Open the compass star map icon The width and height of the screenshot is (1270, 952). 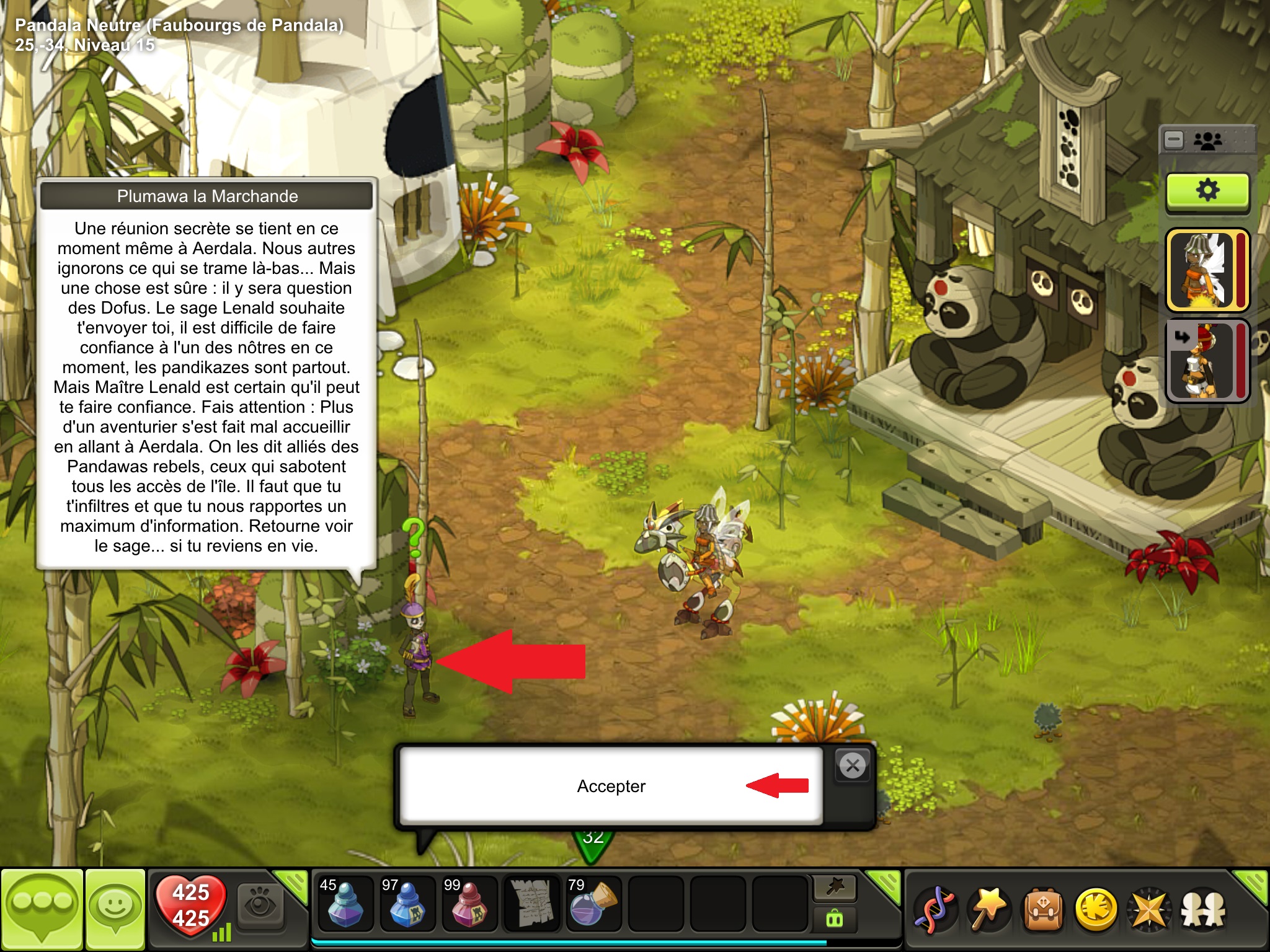(x=1149, y=910)
